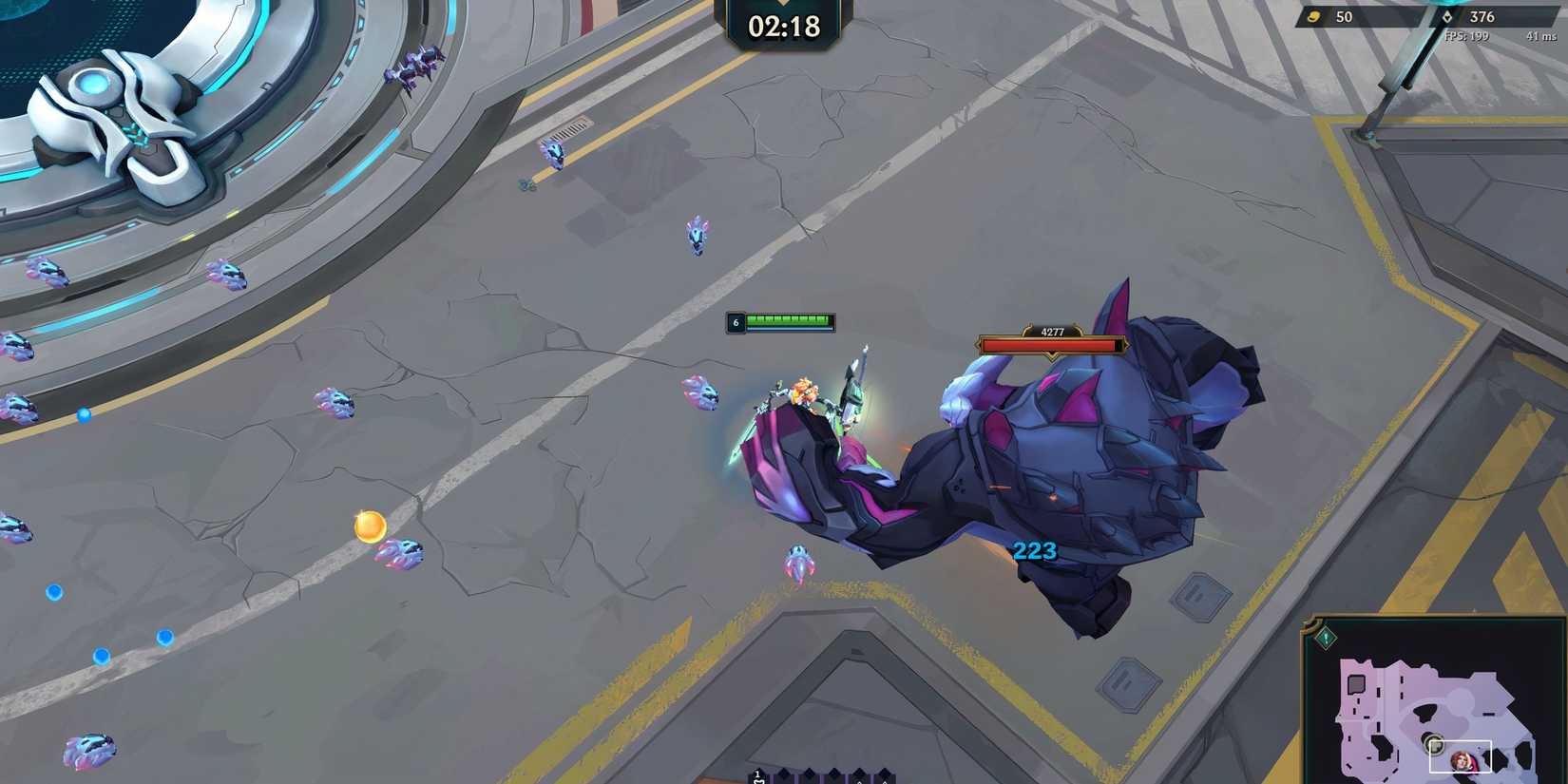
Task: Click the second diamond ability slot
Action: [x=784, y=774]
